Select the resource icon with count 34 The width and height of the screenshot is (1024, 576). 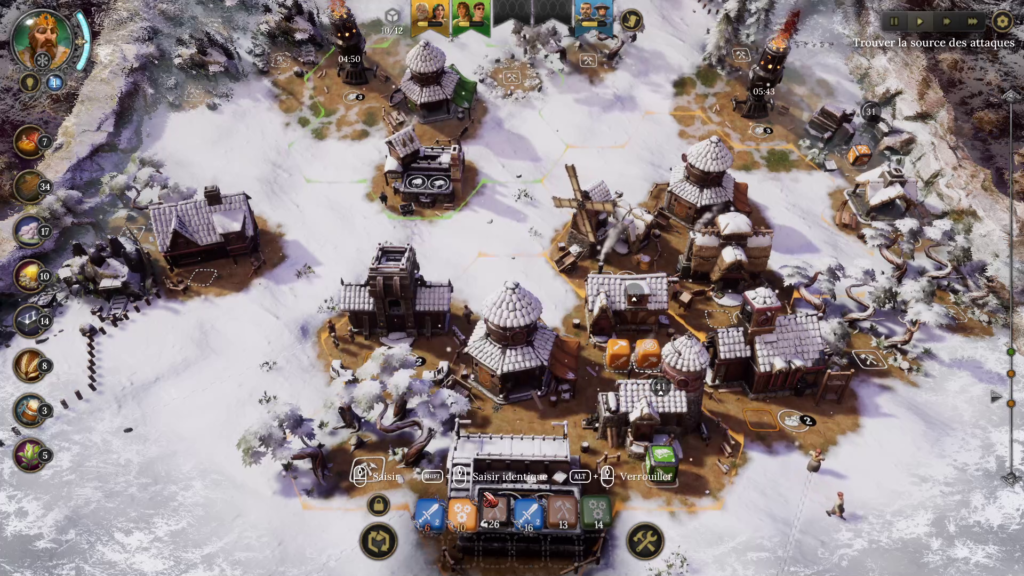[29, 186]
